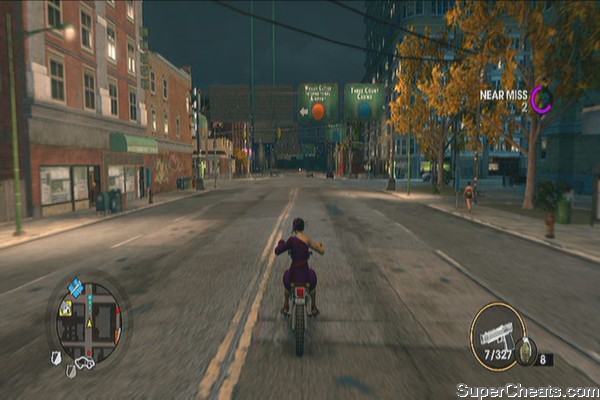Select the blue diamond marker on minimap
The height and width of the screenshot is (400, 600).
click(x=75, y=288)
